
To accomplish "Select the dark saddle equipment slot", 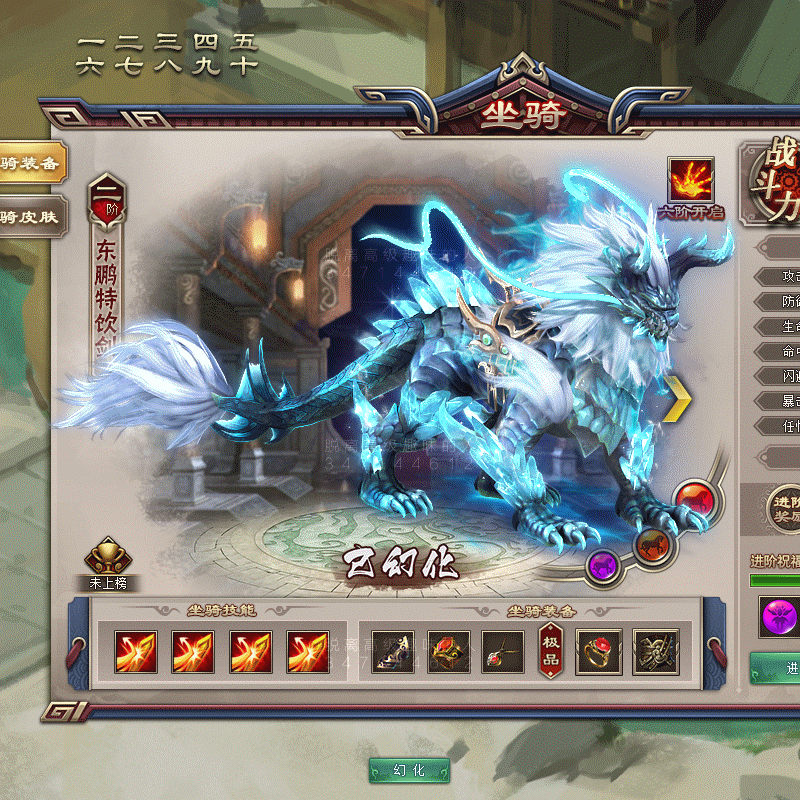I will 393,651.
